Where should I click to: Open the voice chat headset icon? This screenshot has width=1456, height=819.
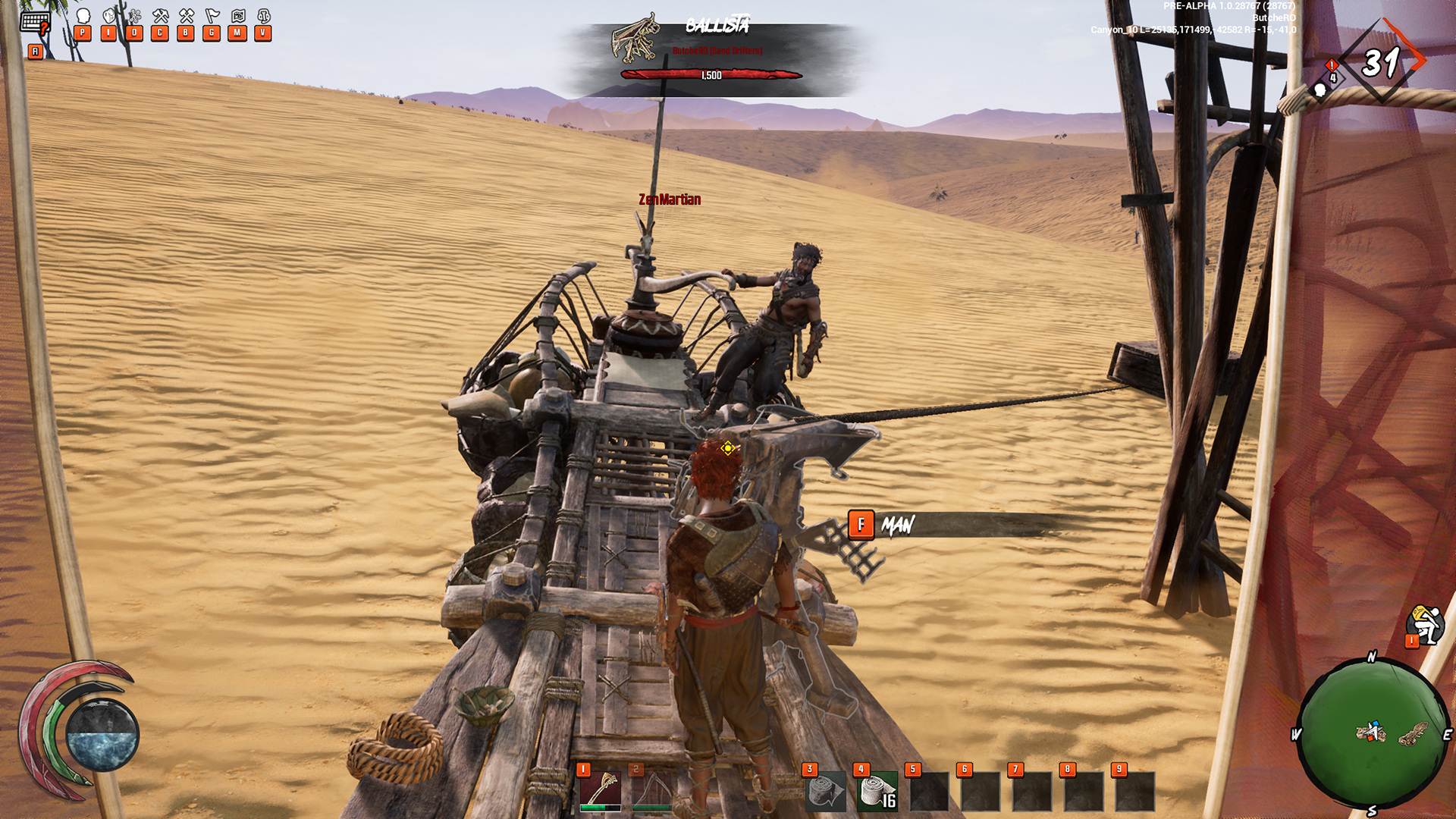[x=263, y=17]
